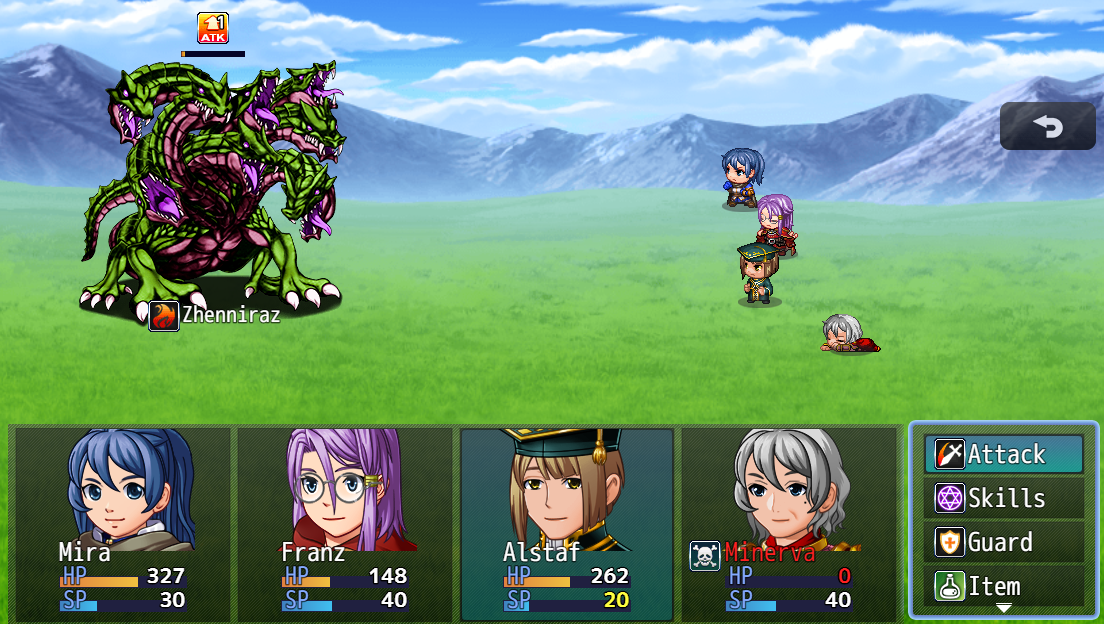Show more commands with the down arrow
The width and height of the screenshot is (1104, 624).
point(1003,608)
